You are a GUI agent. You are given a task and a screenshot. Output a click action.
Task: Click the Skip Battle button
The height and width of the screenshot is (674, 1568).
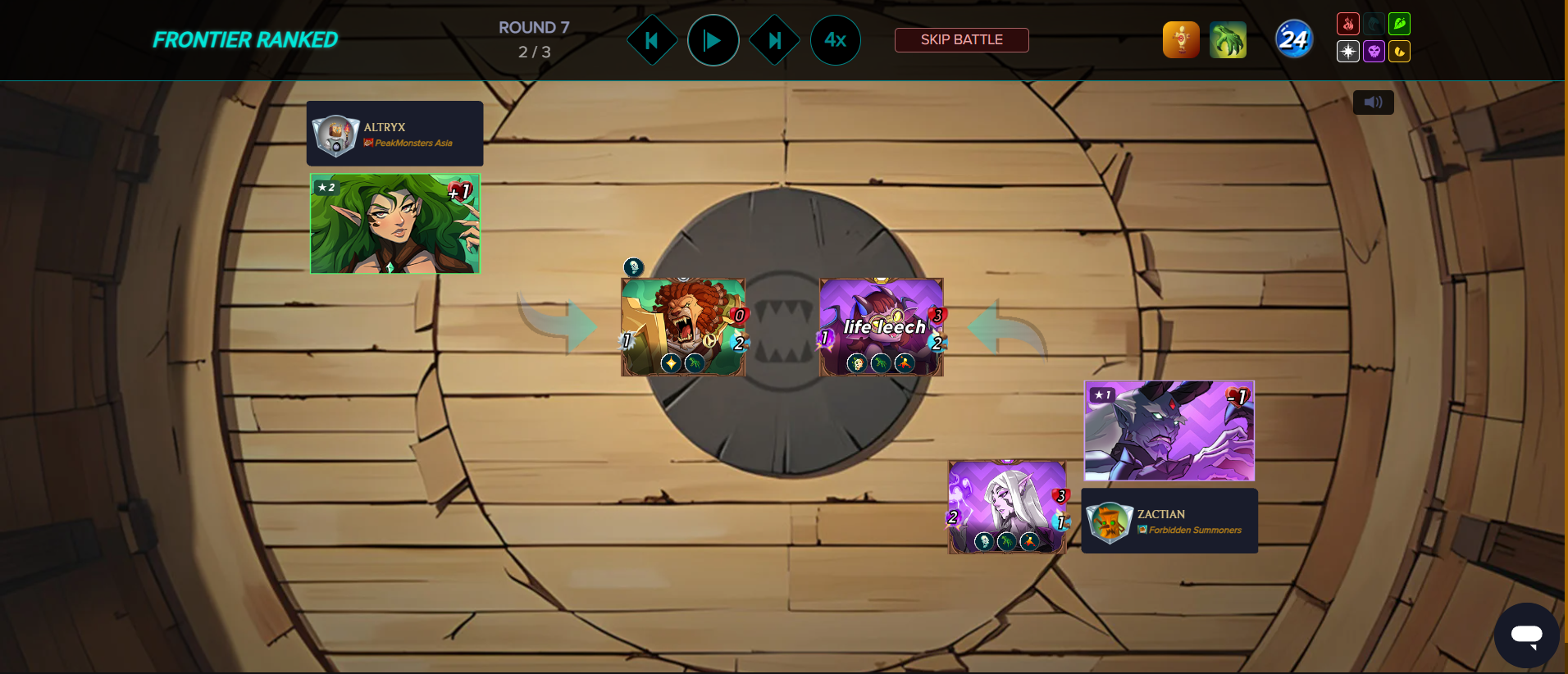tap(961, 40)
